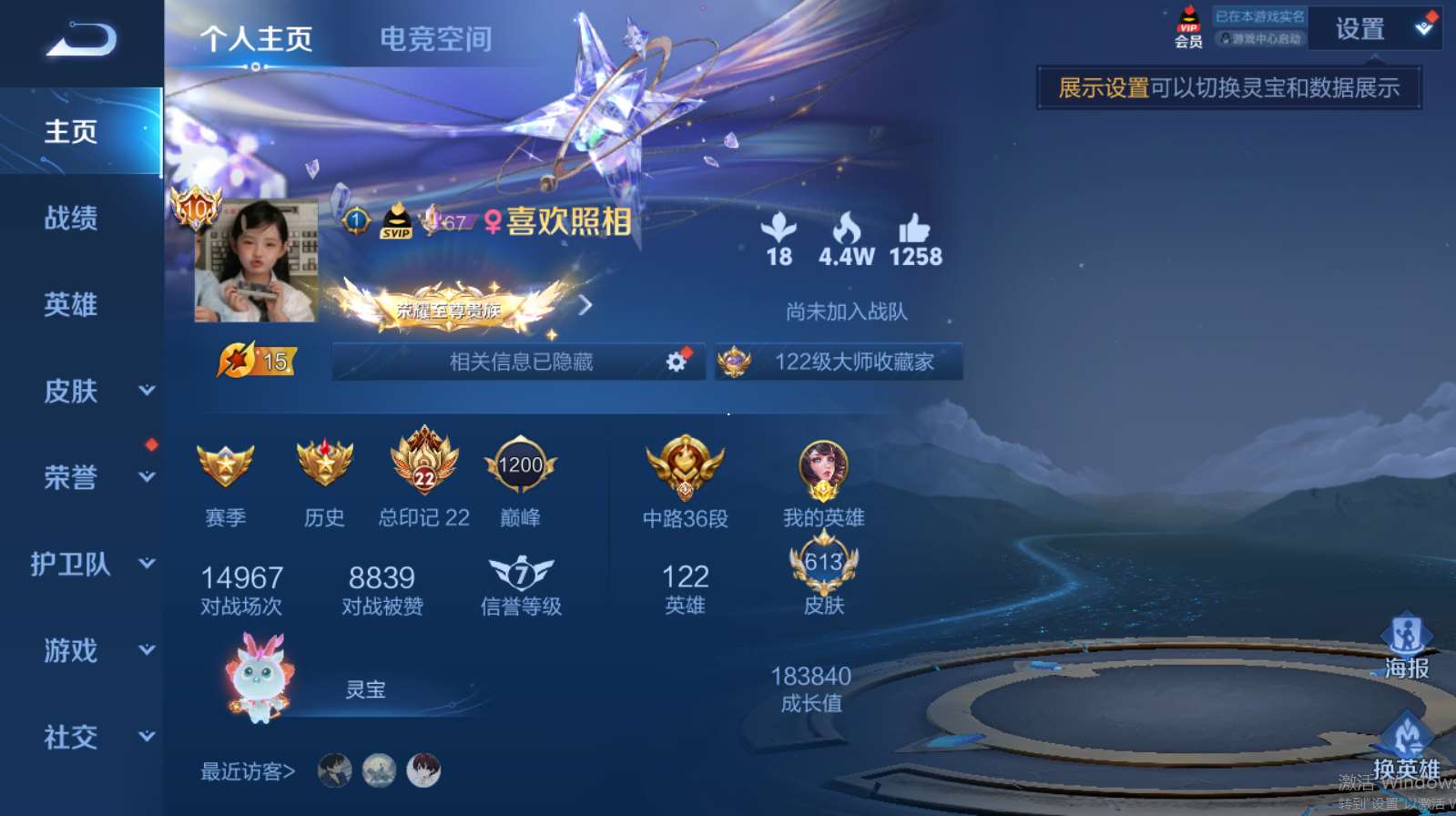
Task: Open the 巅峰 1200 score badge
Action: tap(520, 465)
